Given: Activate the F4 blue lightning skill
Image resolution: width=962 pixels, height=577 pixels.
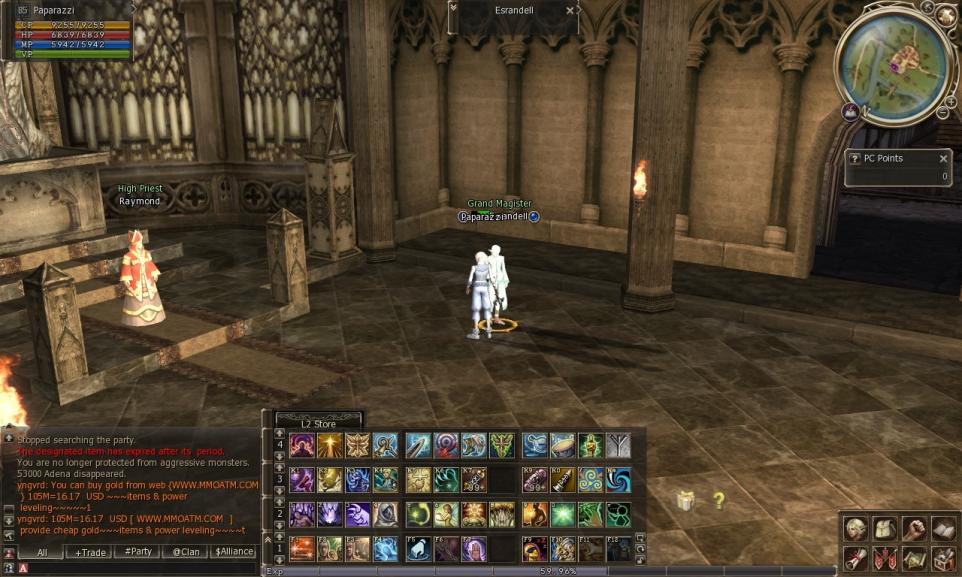Looking at the screenshot, I should 385,549.
